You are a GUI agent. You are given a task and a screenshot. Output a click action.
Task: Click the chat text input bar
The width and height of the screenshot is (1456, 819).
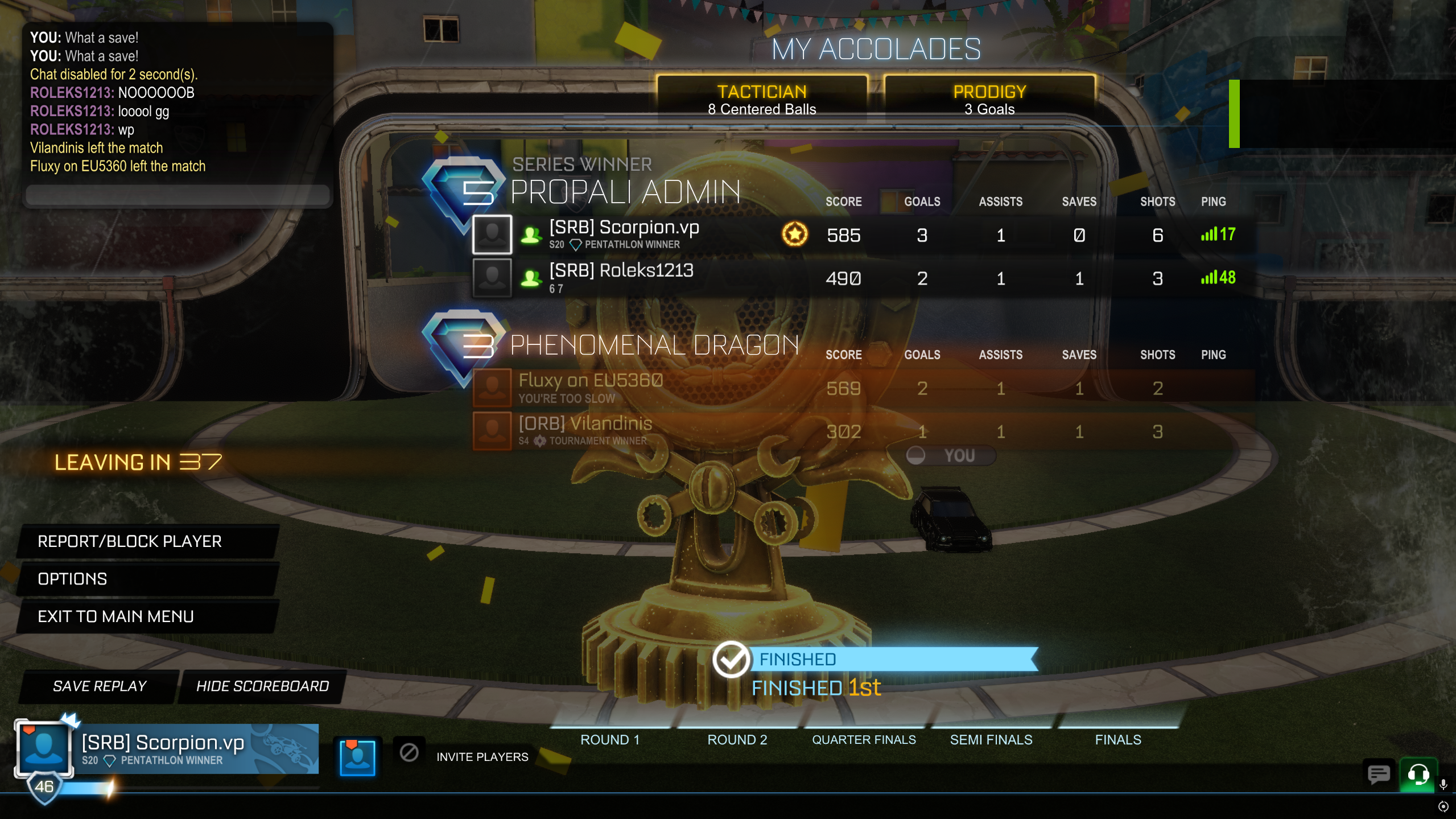[178, 195]
